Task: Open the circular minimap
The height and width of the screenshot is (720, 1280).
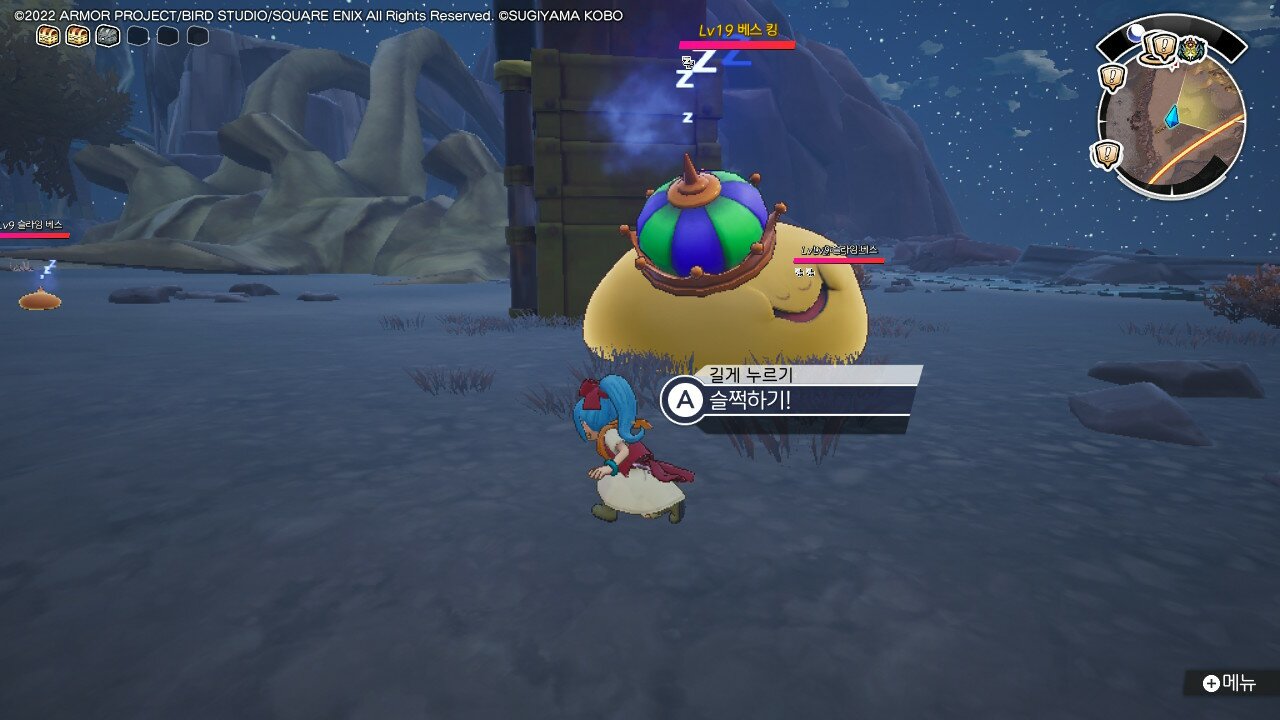Action: [1172, 125]
